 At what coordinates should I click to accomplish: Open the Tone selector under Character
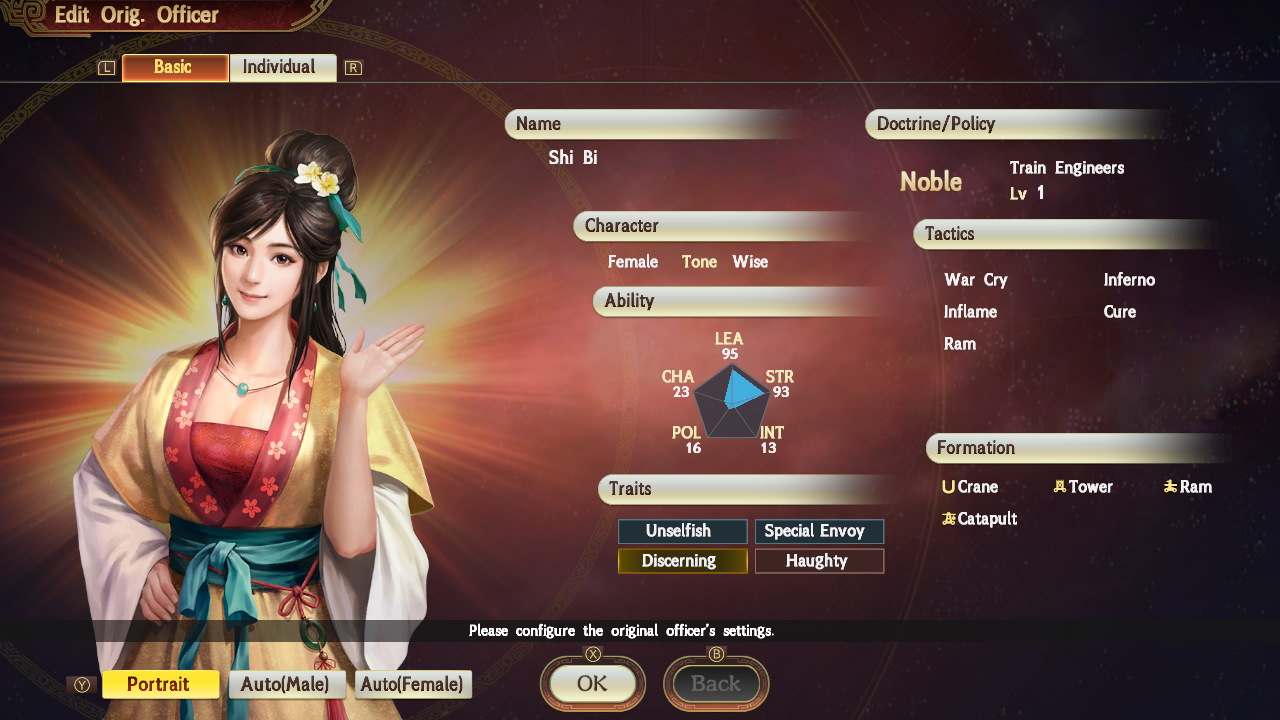coord(699,262)
